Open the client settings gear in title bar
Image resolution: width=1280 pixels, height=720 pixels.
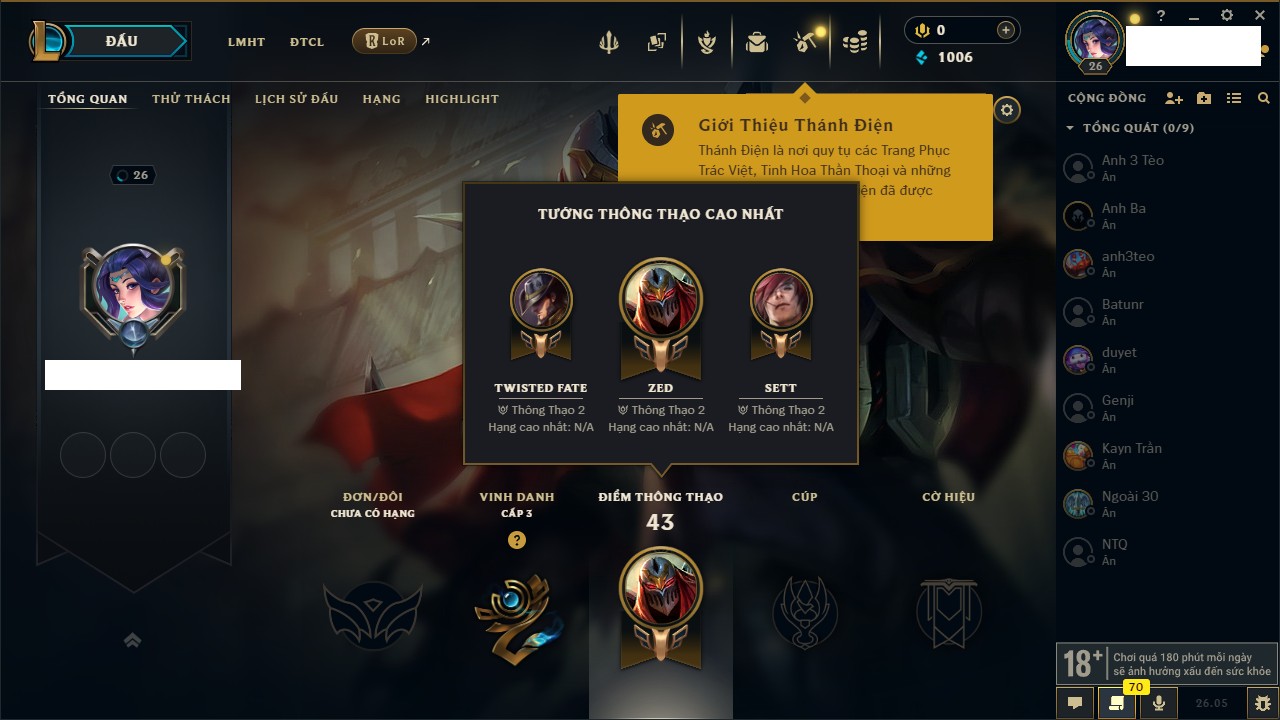(x=1227, y=16)
